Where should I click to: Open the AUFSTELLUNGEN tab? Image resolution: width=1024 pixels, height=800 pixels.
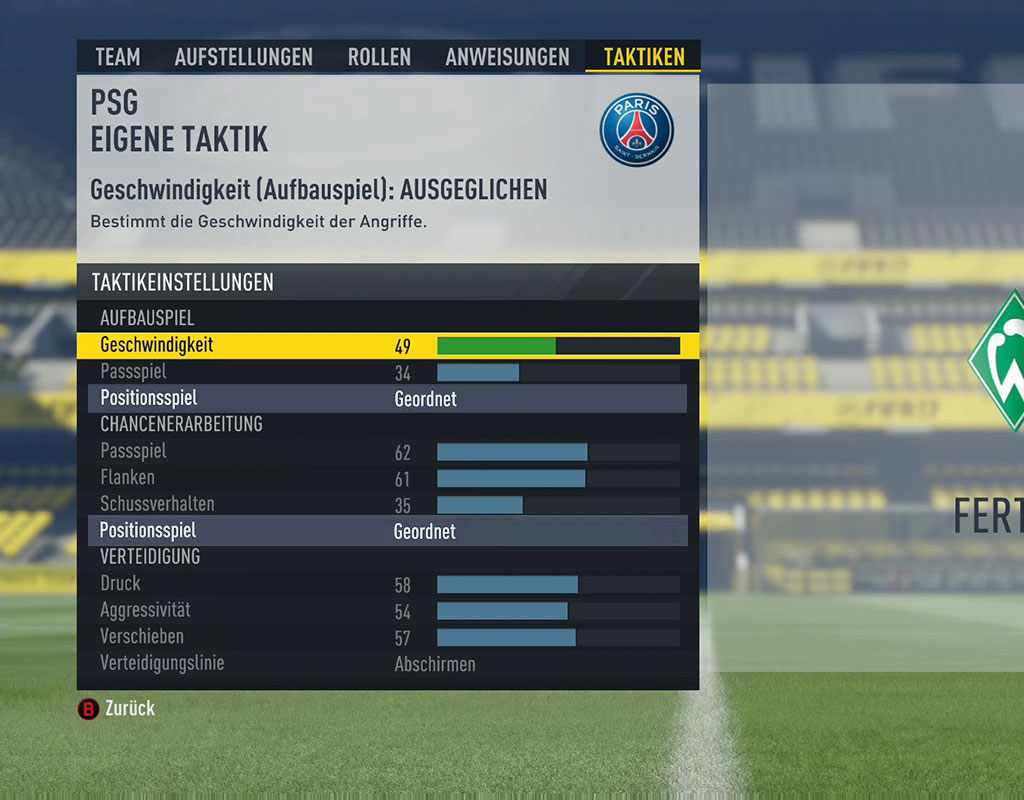point(243,57)
